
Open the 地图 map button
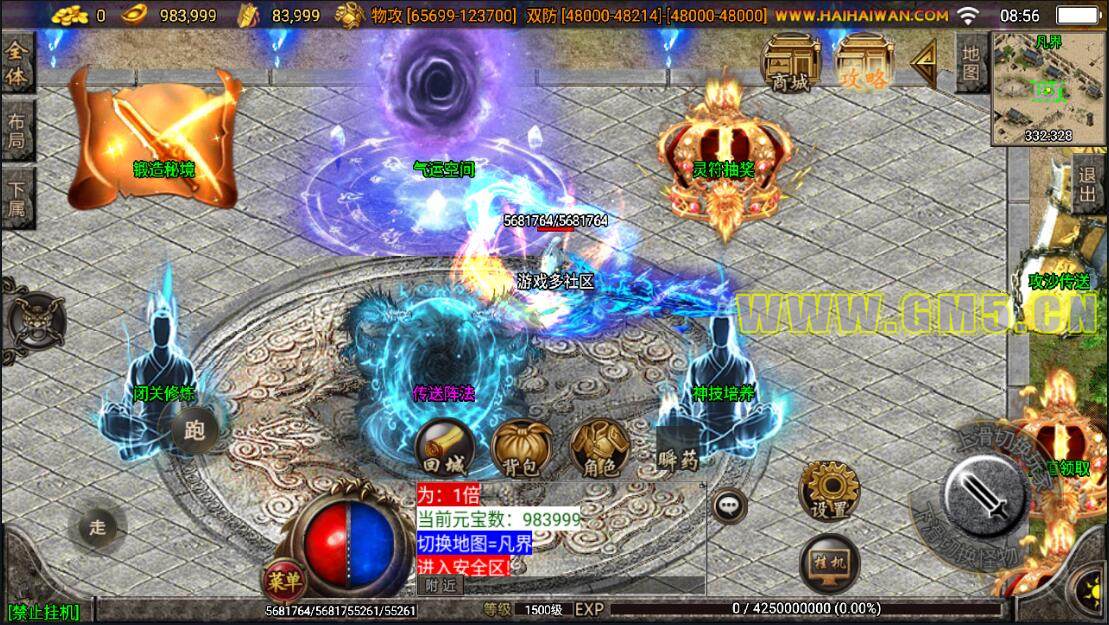pyautogui.click(x=971, y=62)
